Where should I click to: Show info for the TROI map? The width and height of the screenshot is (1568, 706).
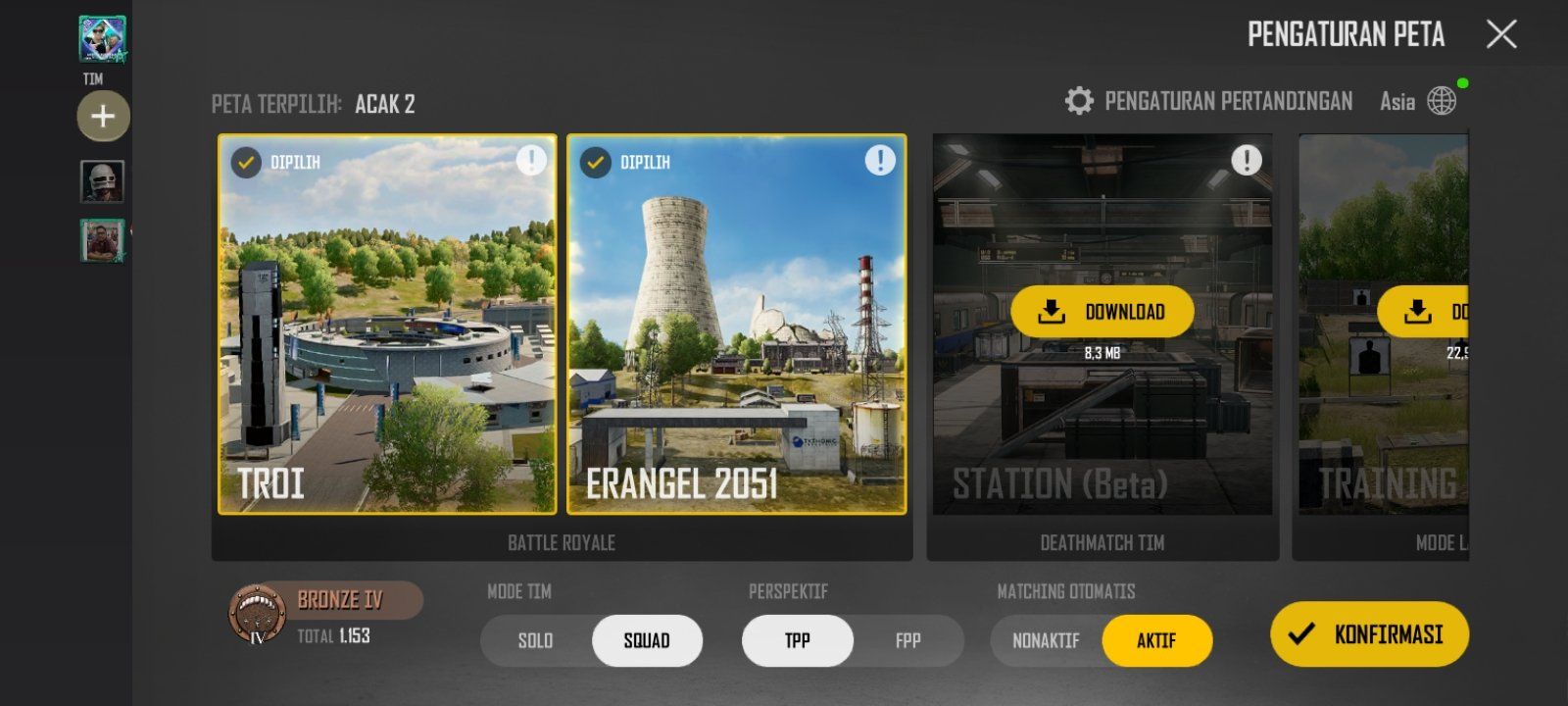point(531,160)
